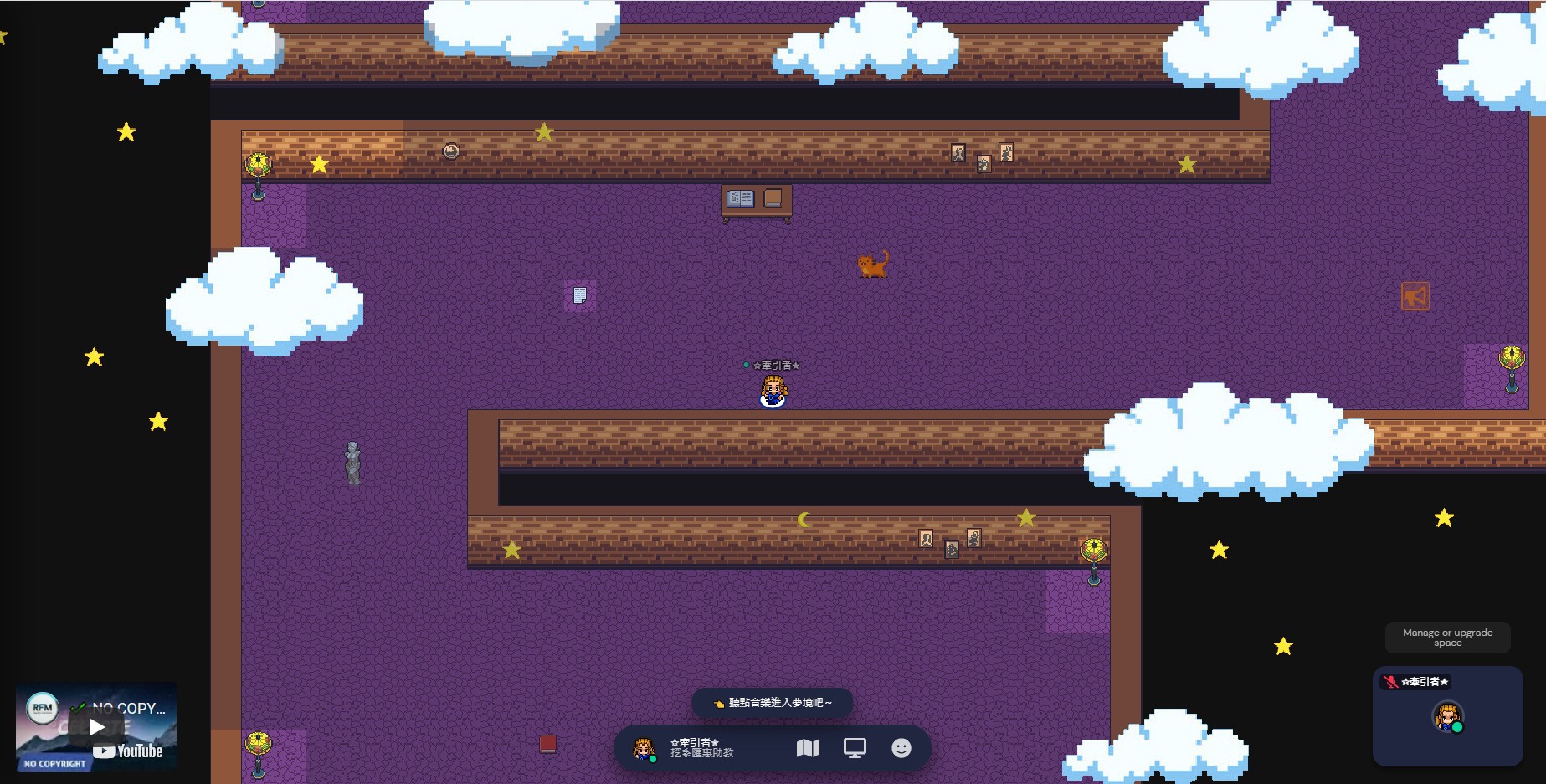Toggle the muted microphone icon on video tile
The width and height of the screenshot is (1546, 784).
click(1390, 682)
